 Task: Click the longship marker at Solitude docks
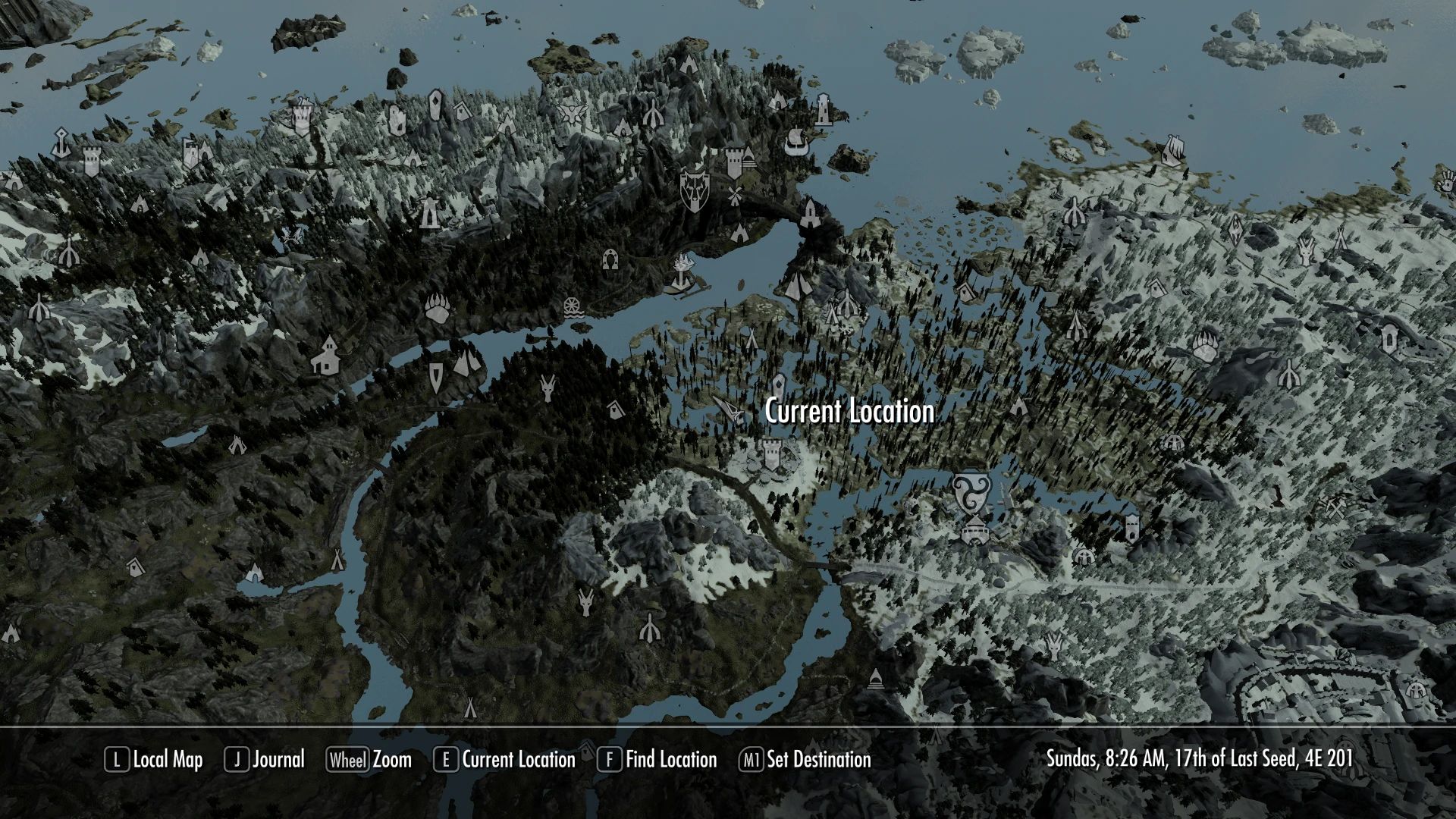point(798,142)
